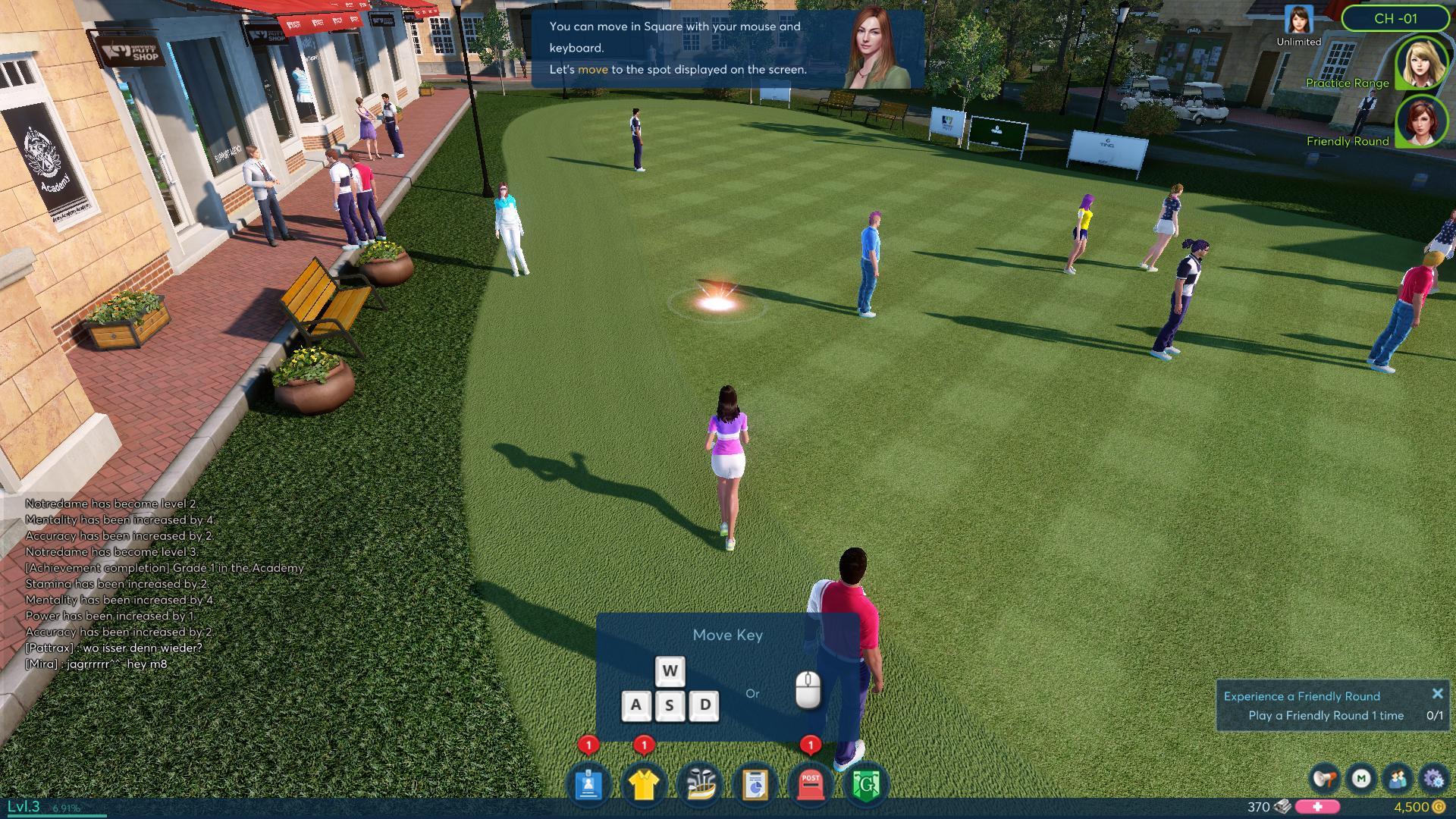Open the clipboard report icon
Viewport: 1456px width, 819px height.
coord(755,785)
